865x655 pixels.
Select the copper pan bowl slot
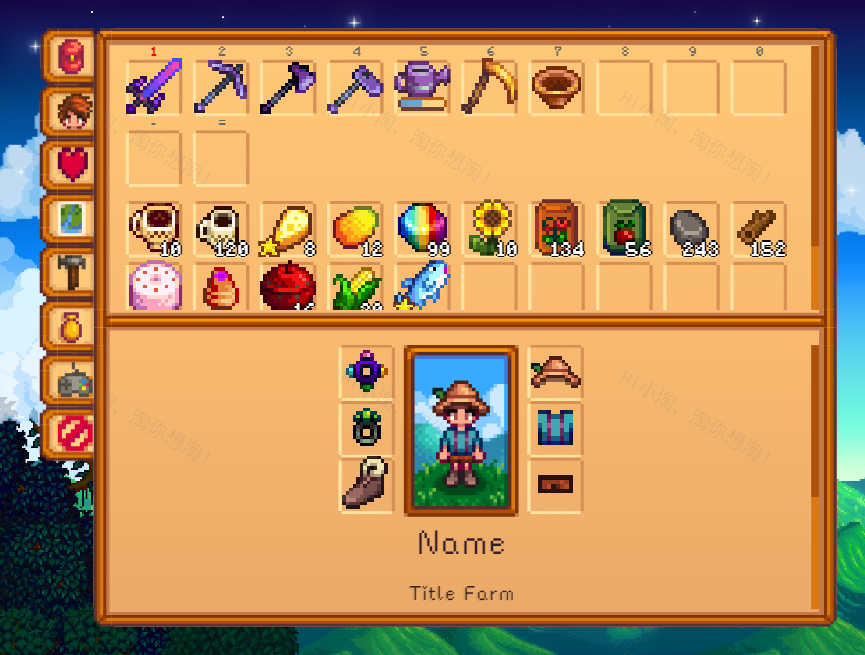tap(556, 87)
